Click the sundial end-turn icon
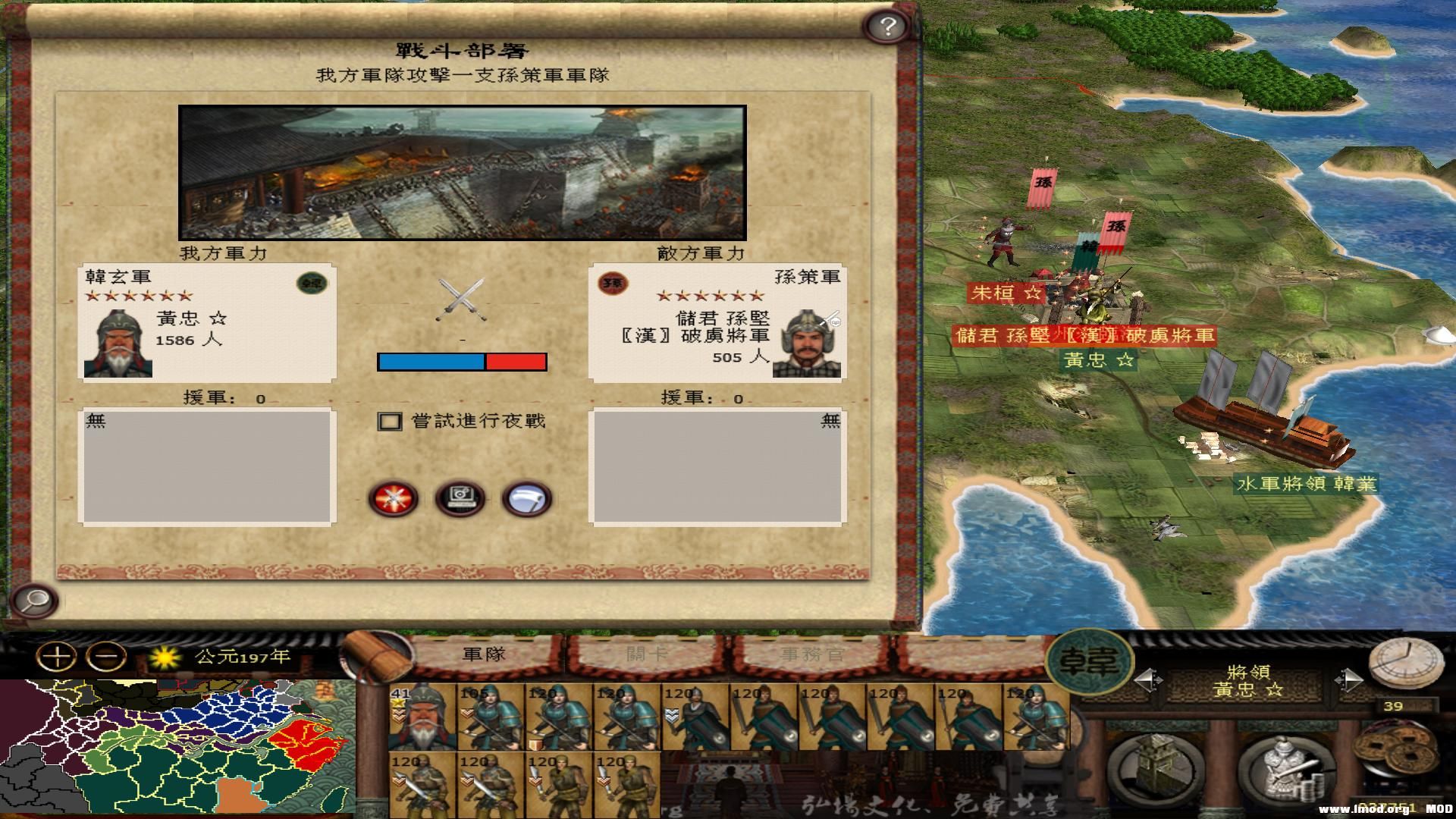Image resolution: width=1456 pixels, height=819 pixels. [1407, 664]
